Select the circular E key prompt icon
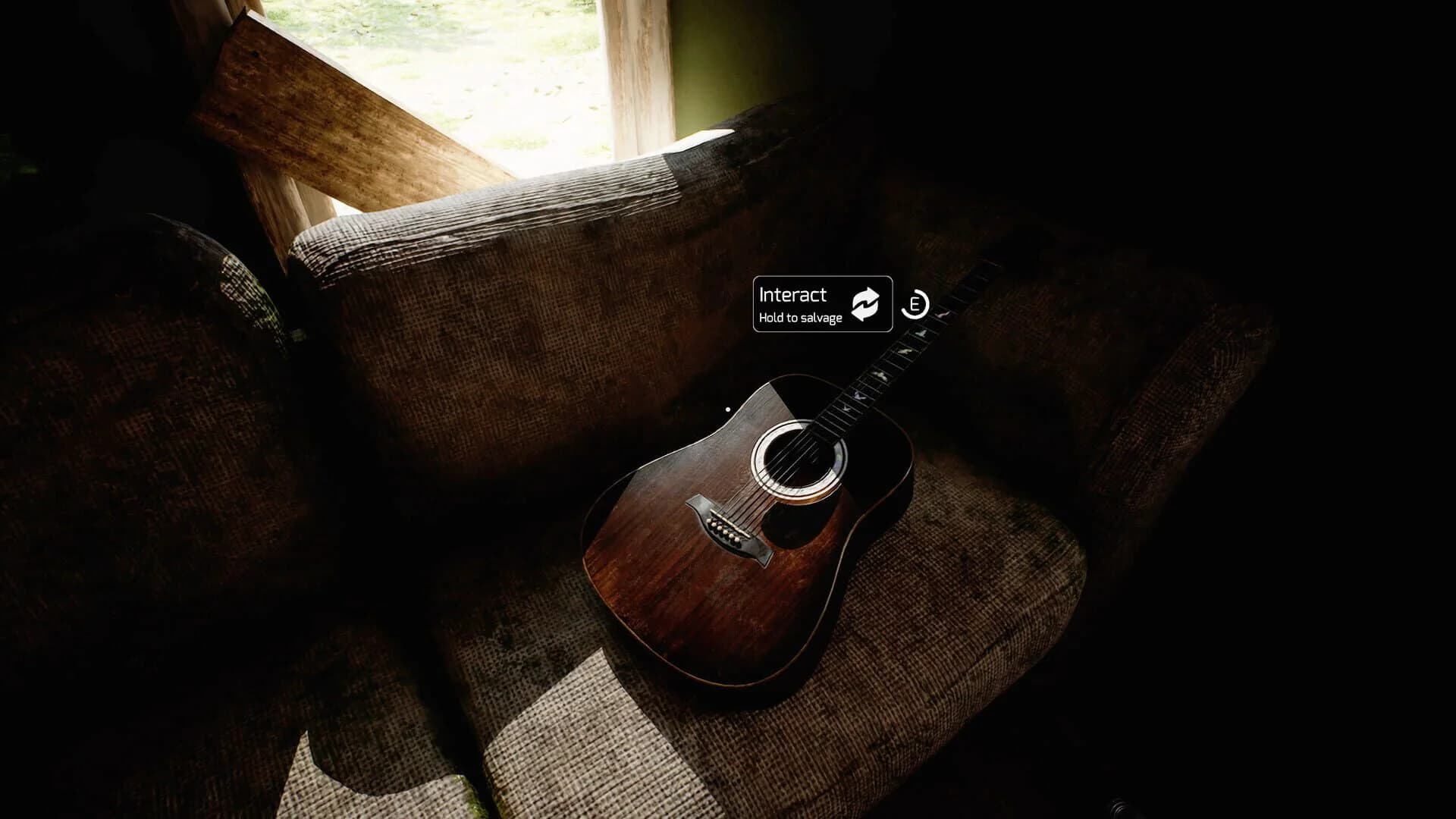The height and width of the screenshot is (819, 1456). (x=915, y=306)
